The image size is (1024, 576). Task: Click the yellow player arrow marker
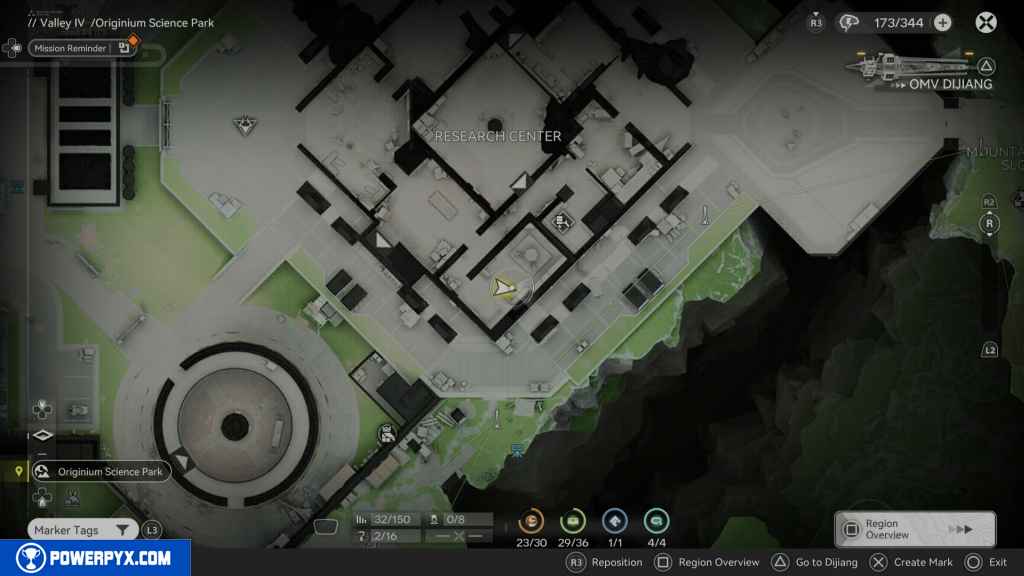502,288
